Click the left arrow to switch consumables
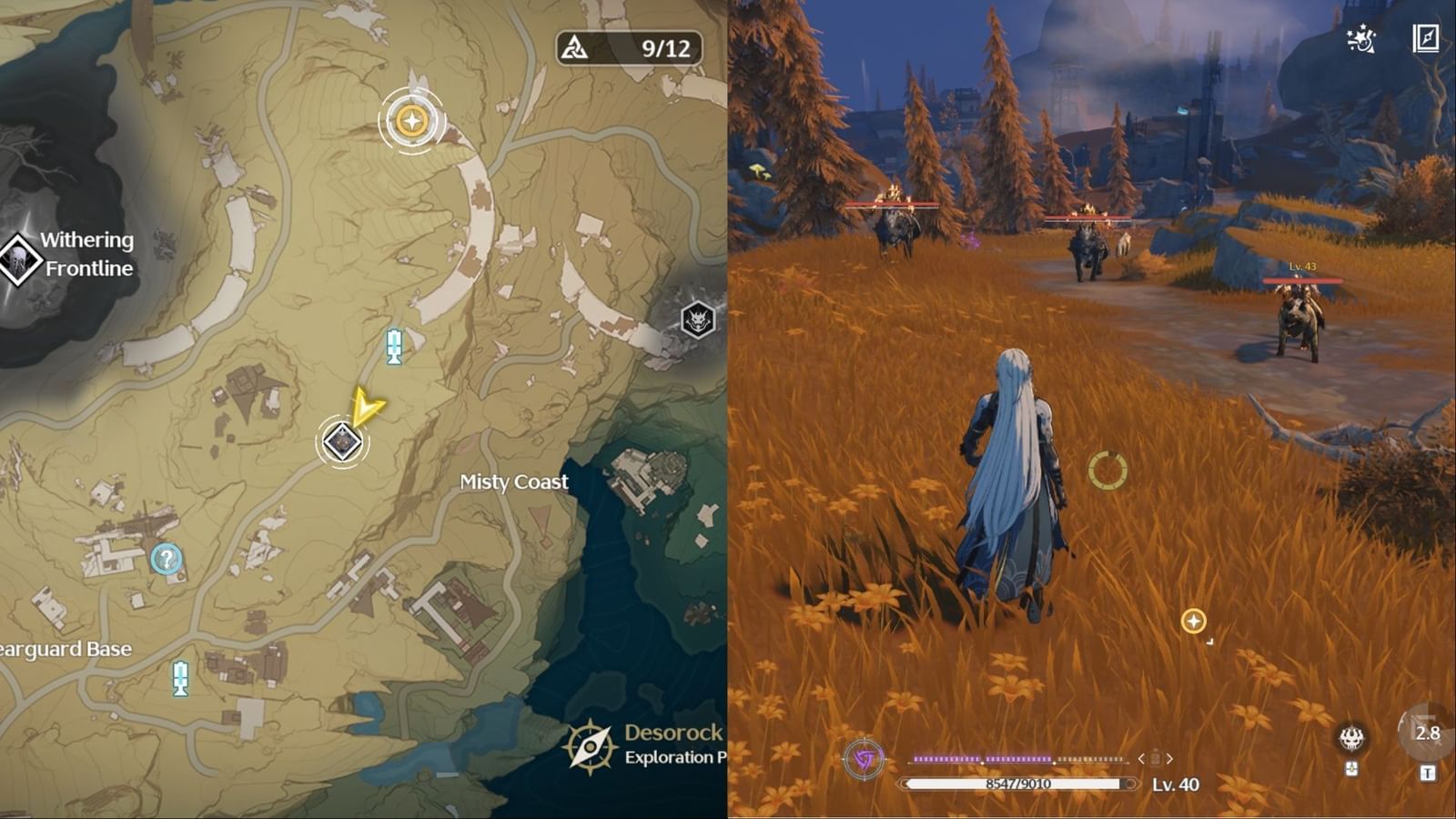Screen dimensions: 1456x819 [1140, 759]
